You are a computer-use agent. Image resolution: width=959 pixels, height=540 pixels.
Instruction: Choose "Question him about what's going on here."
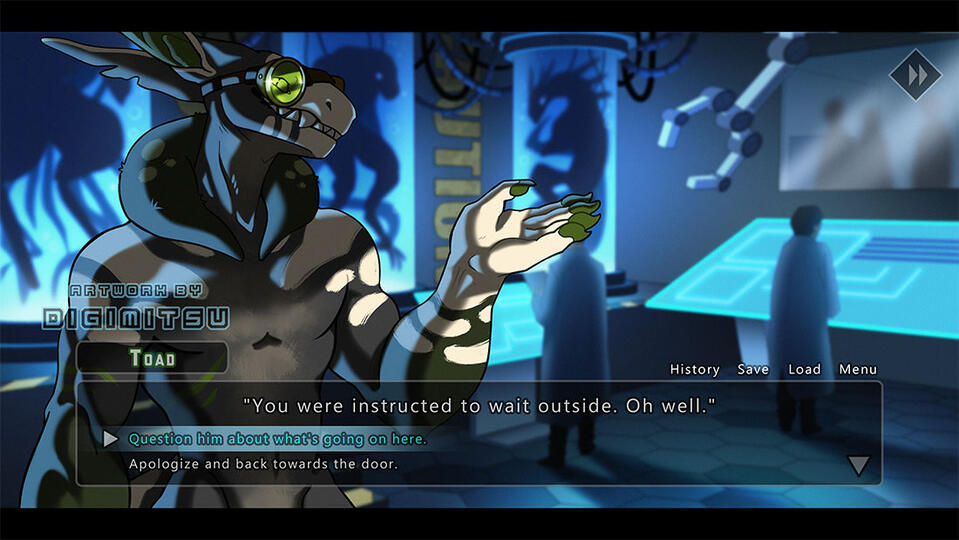[x=277, y=439]
